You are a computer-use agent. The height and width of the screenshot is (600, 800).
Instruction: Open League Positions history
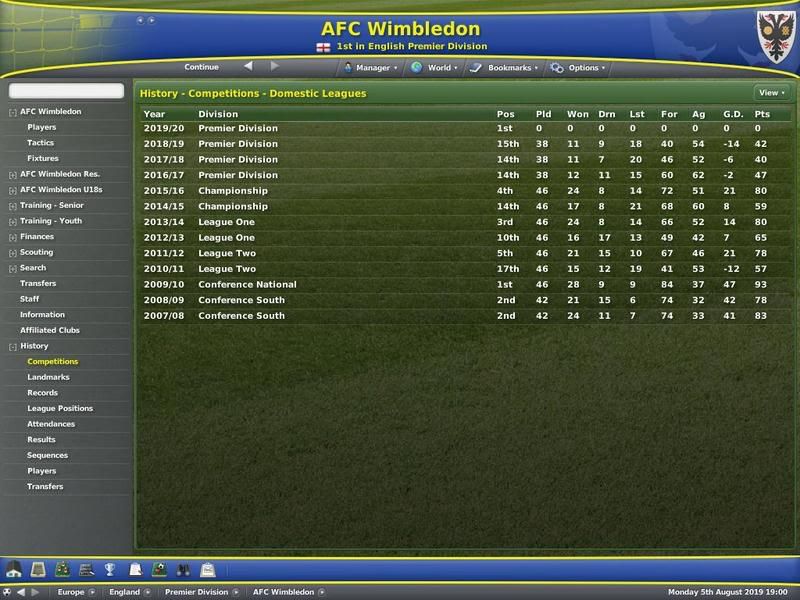point(60,408)
